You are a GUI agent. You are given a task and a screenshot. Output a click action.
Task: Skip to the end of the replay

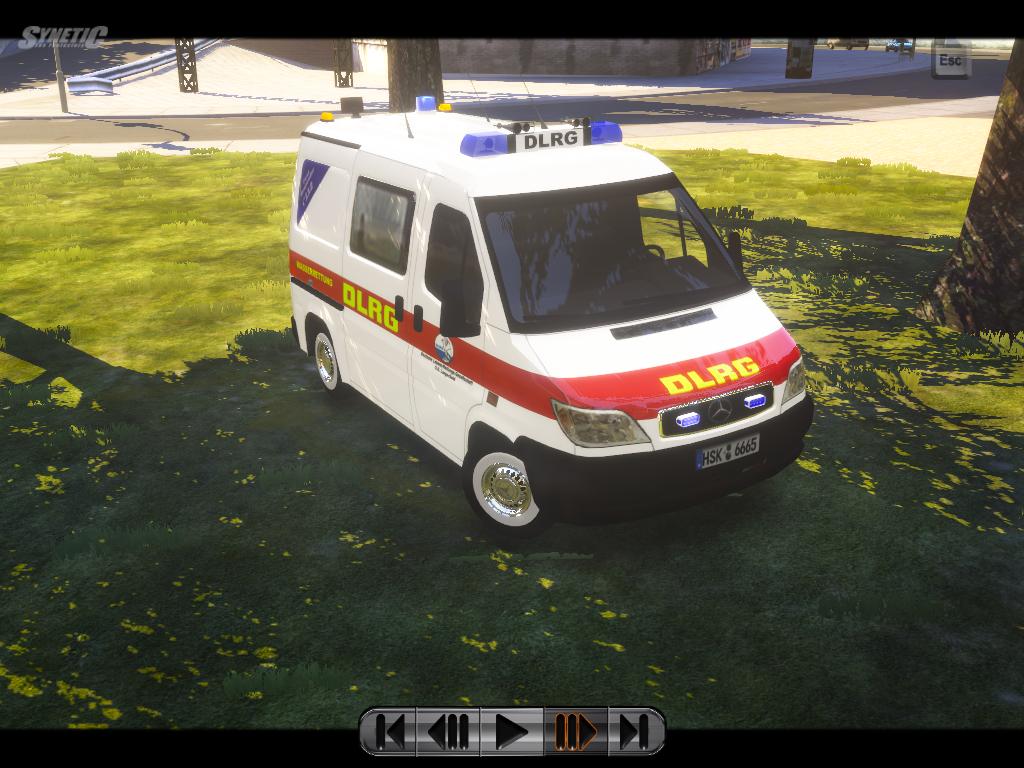click(x=634, y=732)
